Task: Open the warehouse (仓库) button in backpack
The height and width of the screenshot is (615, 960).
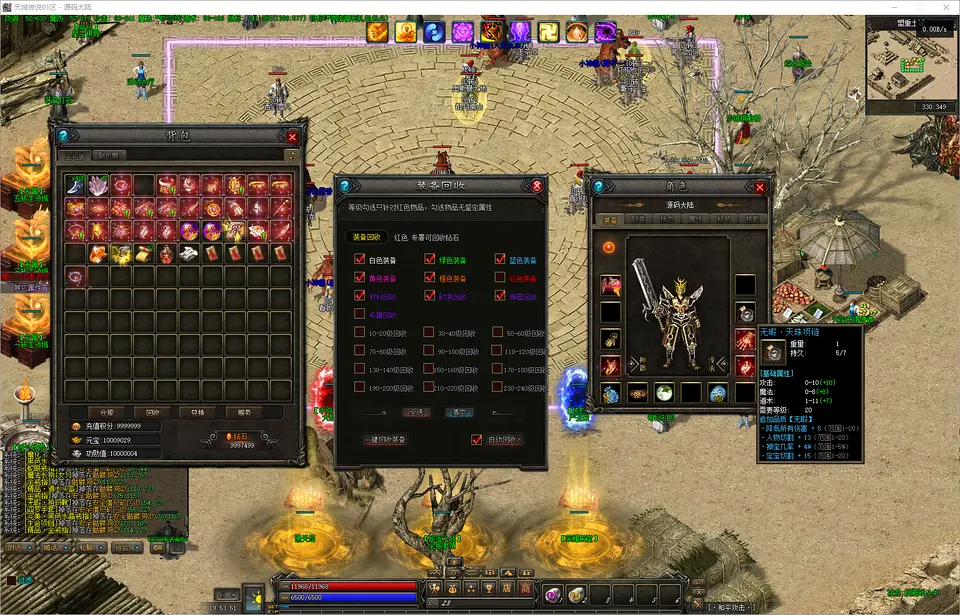Action: click(198, 411)
